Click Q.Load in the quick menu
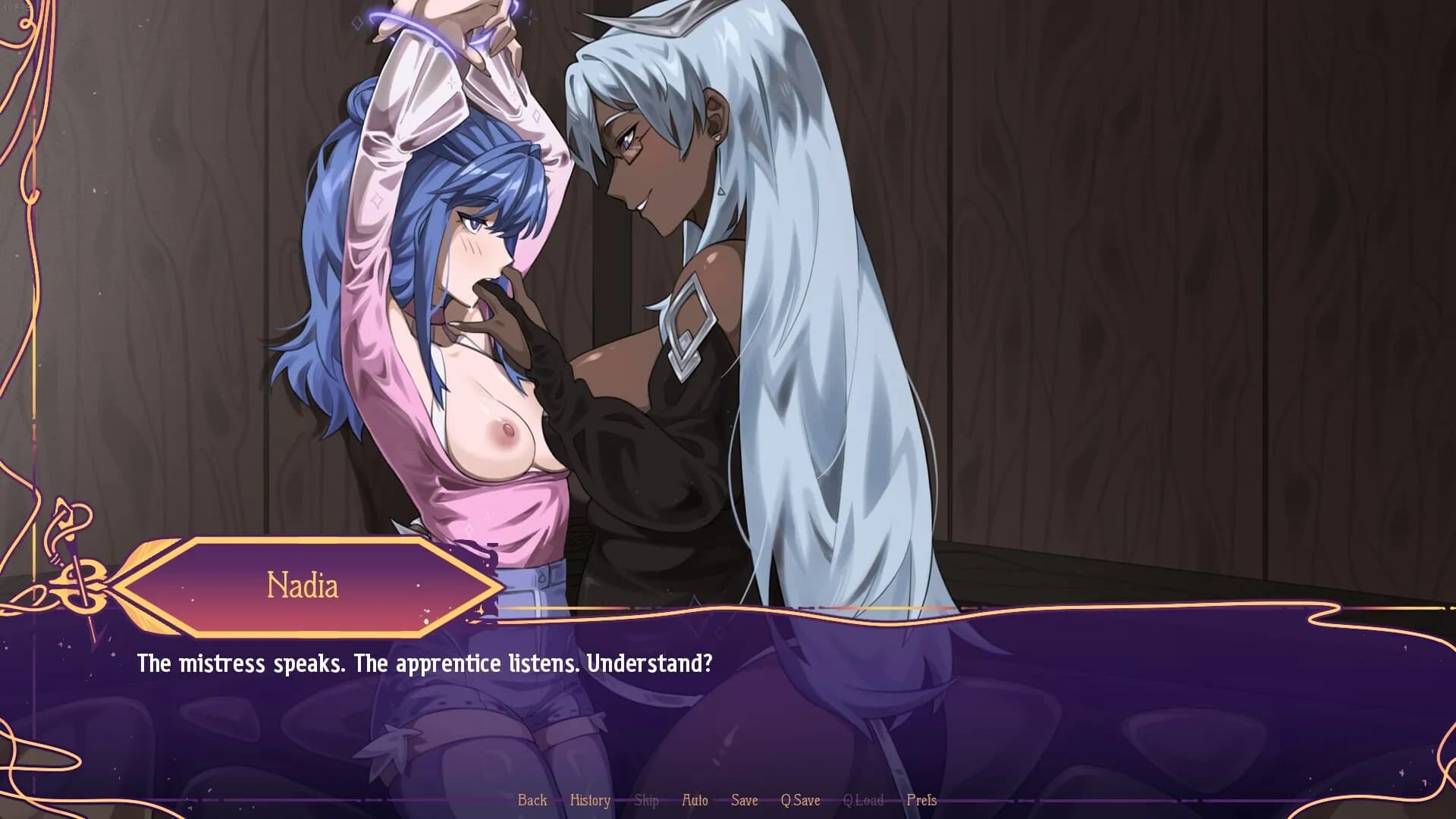This screenshot has height=819, width=1456. [x=864, y=800]
